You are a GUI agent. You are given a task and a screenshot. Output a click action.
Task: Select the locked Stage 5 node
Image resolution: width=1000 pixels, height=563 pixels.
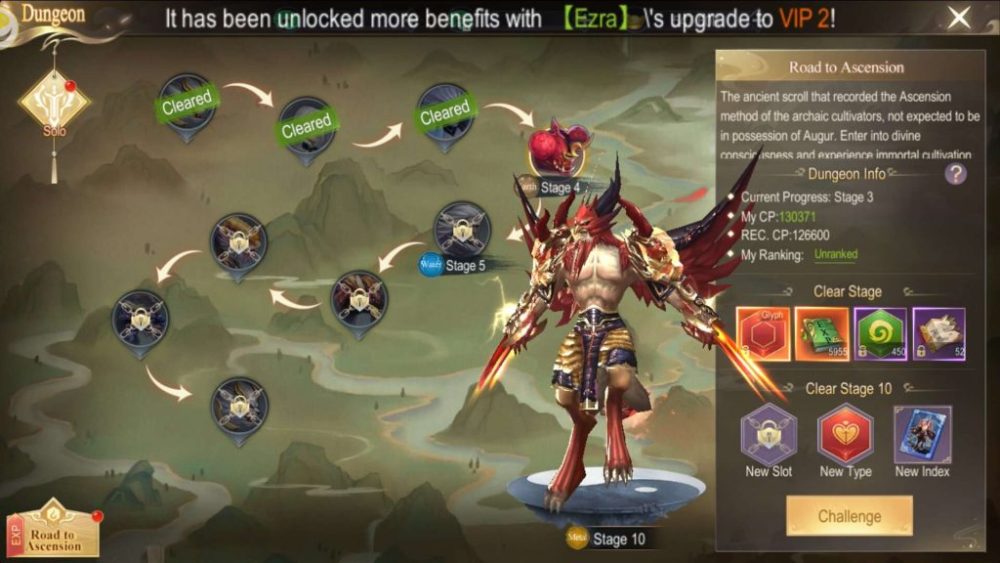click(461, 230)
